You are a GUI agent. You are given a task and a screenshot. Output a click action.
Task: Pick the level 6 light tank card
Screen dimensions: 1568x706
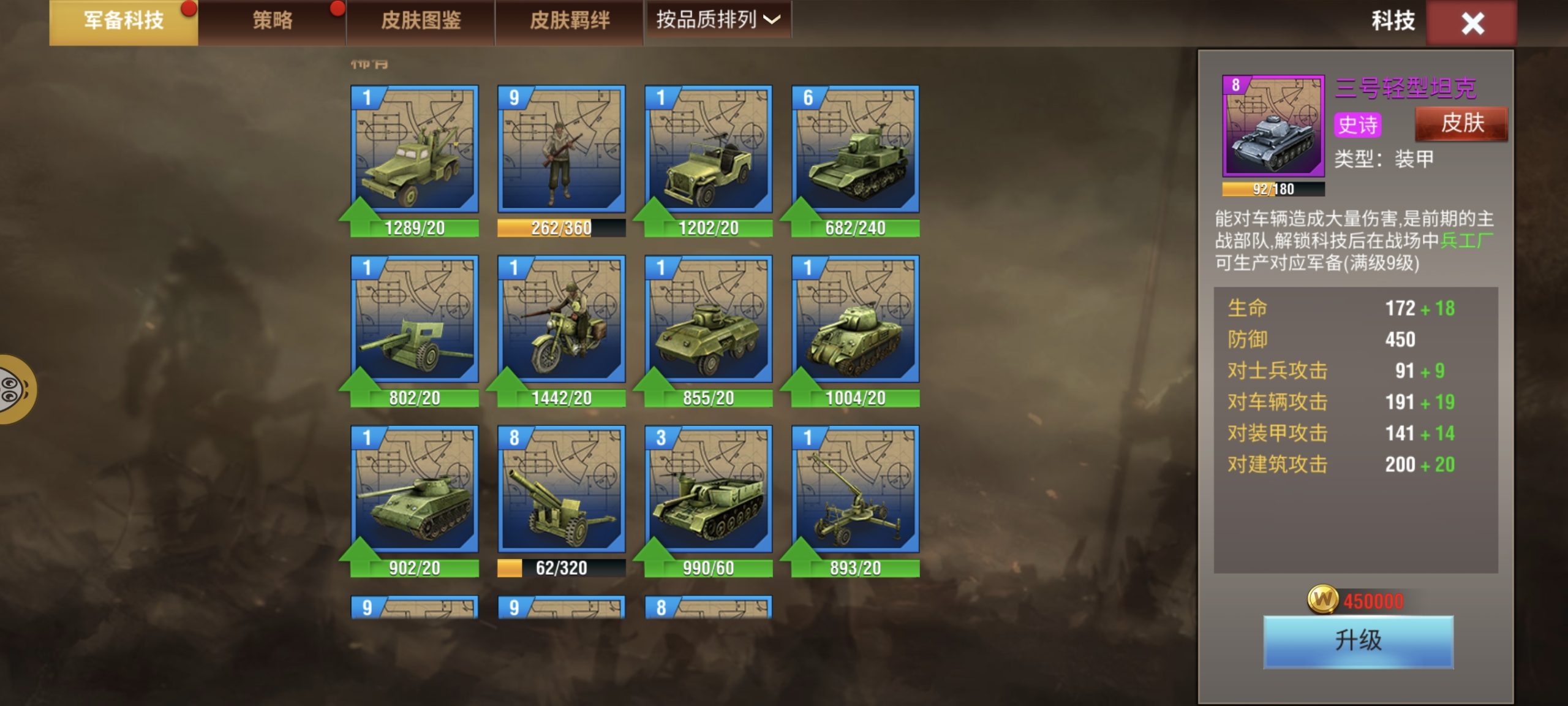[x=856, y=150]
